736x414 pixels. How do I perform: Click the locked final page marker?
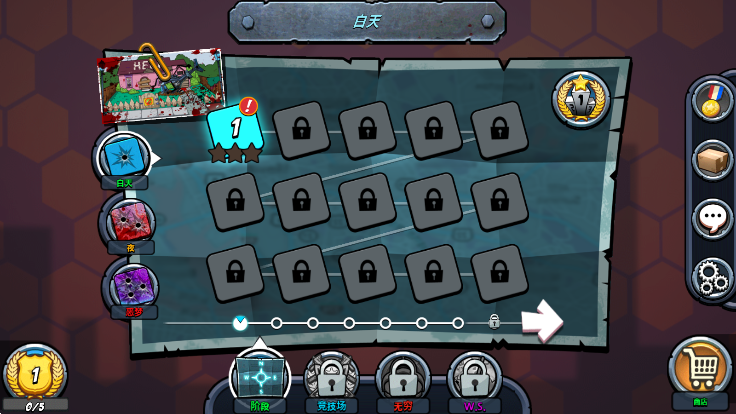coord(494,322)
